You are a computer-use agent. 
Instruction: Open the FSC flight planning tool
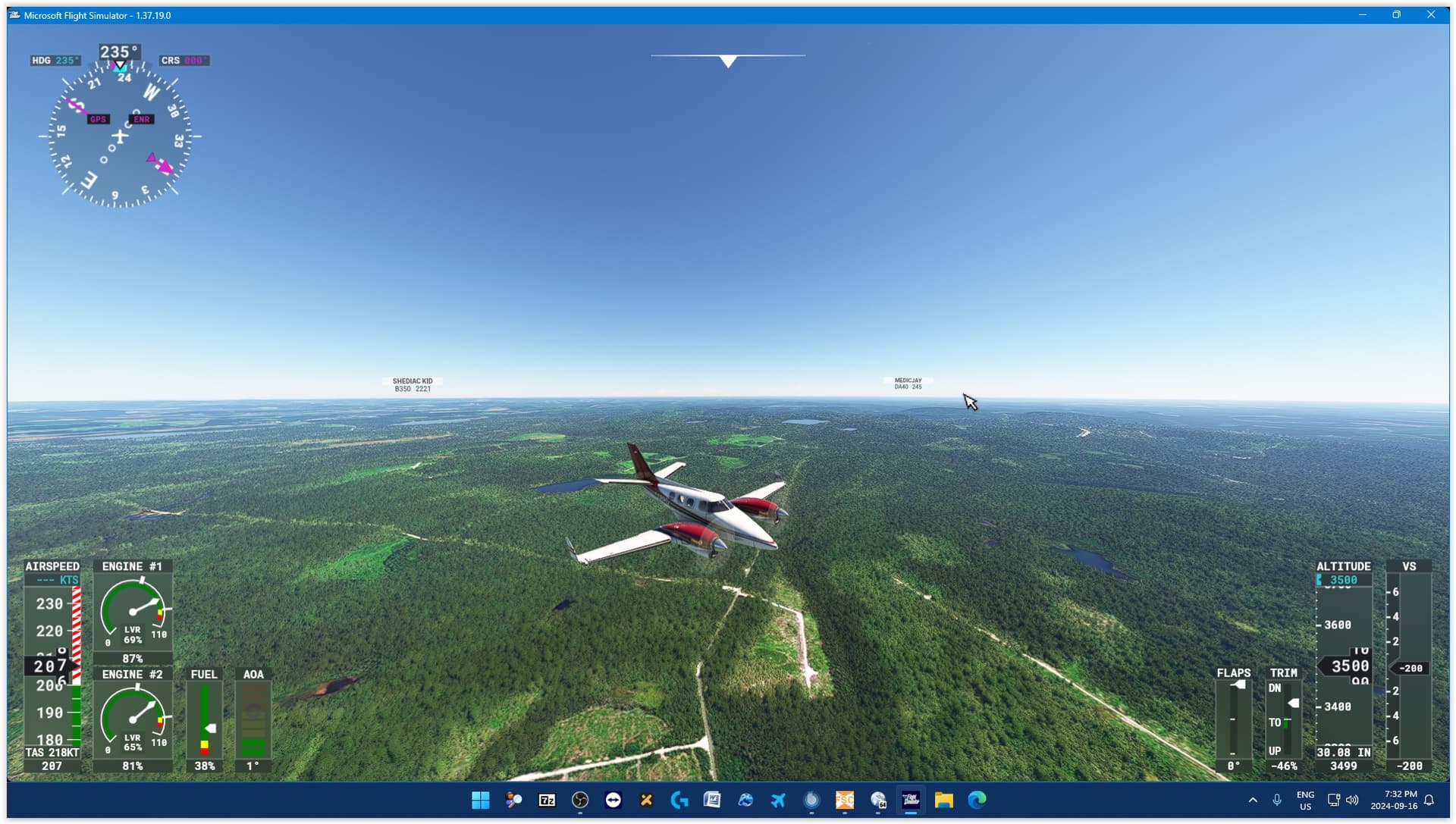pyautogui.click(x=844, y=800)
